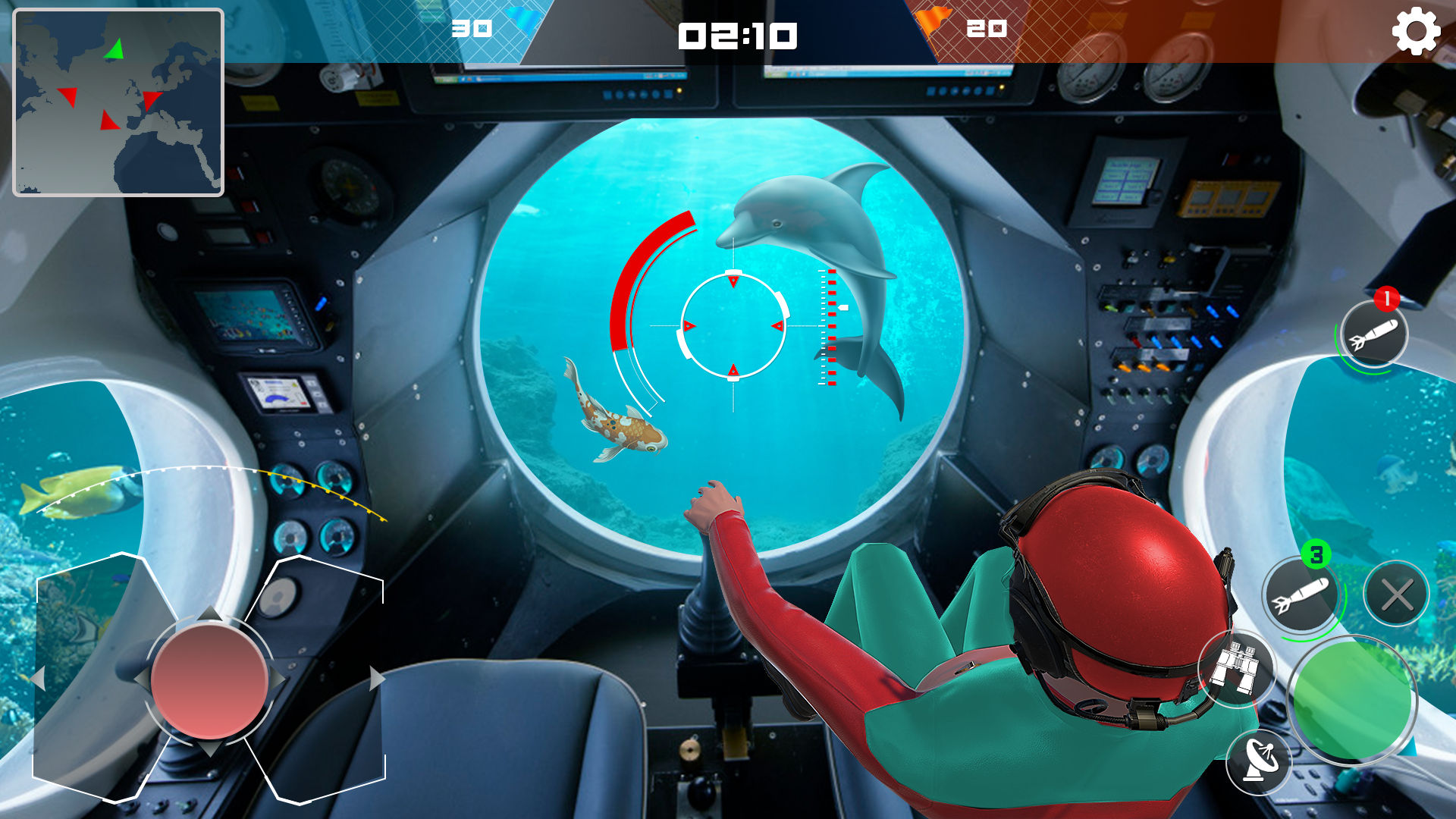The width and height of the screenshot is (1456, 819).
Task: Tap the depth gauge scale beside the crosshair
Action: click(827, 326)
